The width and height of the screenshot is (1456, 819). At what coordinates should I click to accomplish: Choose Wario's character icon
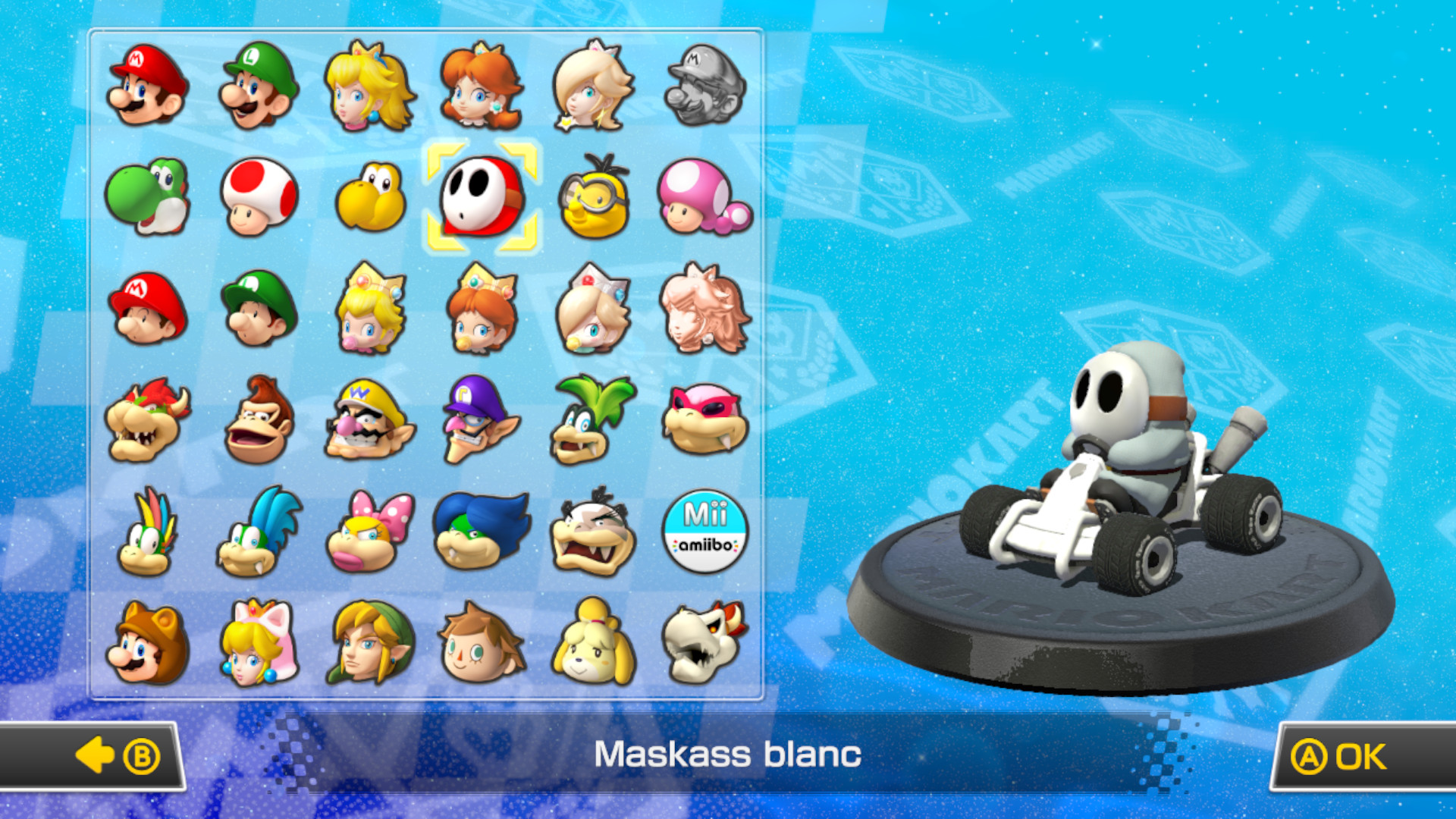pos(371,421)
